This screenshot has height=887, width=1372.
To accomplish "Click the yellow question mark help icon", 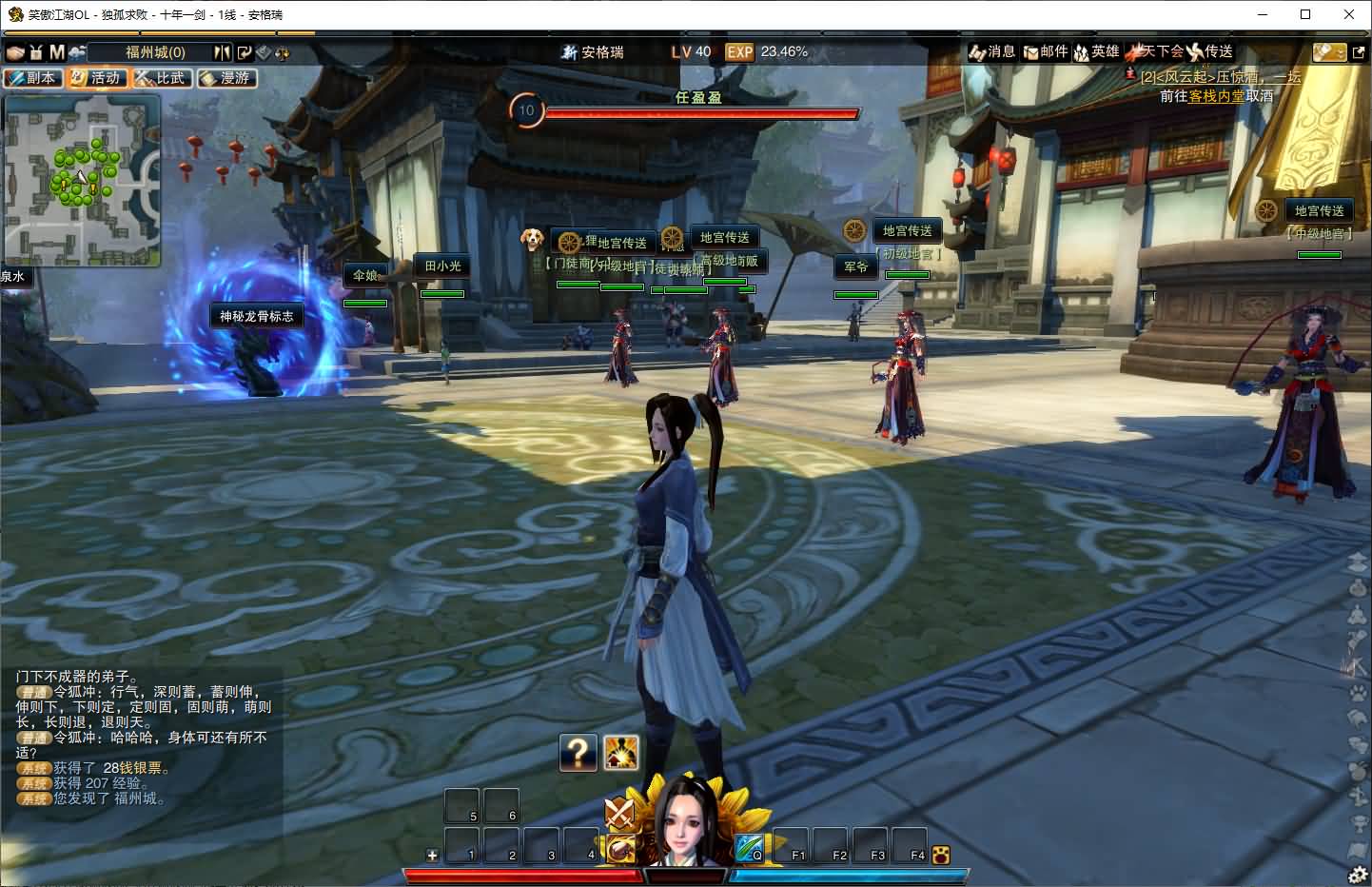I will [x=578, y=753].
